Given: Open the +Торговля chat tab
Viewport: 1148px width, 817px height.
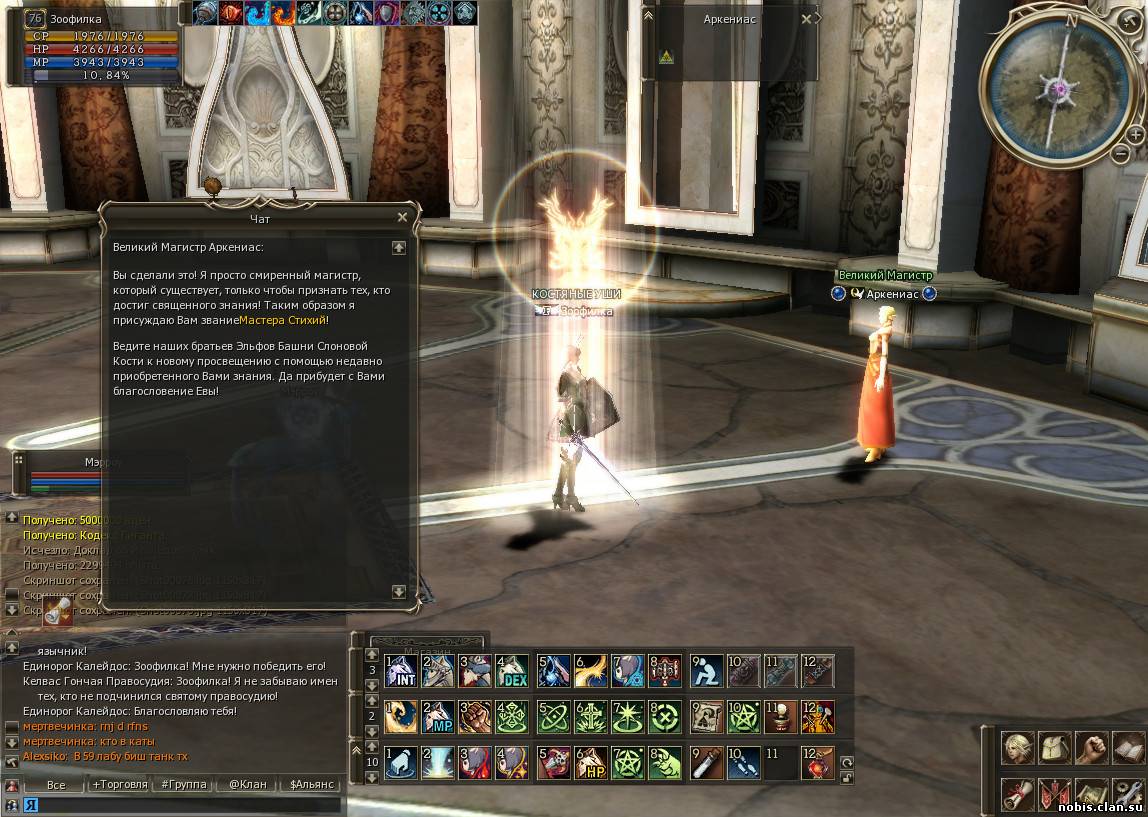Looking at the screenshot, I should [120, 785].
